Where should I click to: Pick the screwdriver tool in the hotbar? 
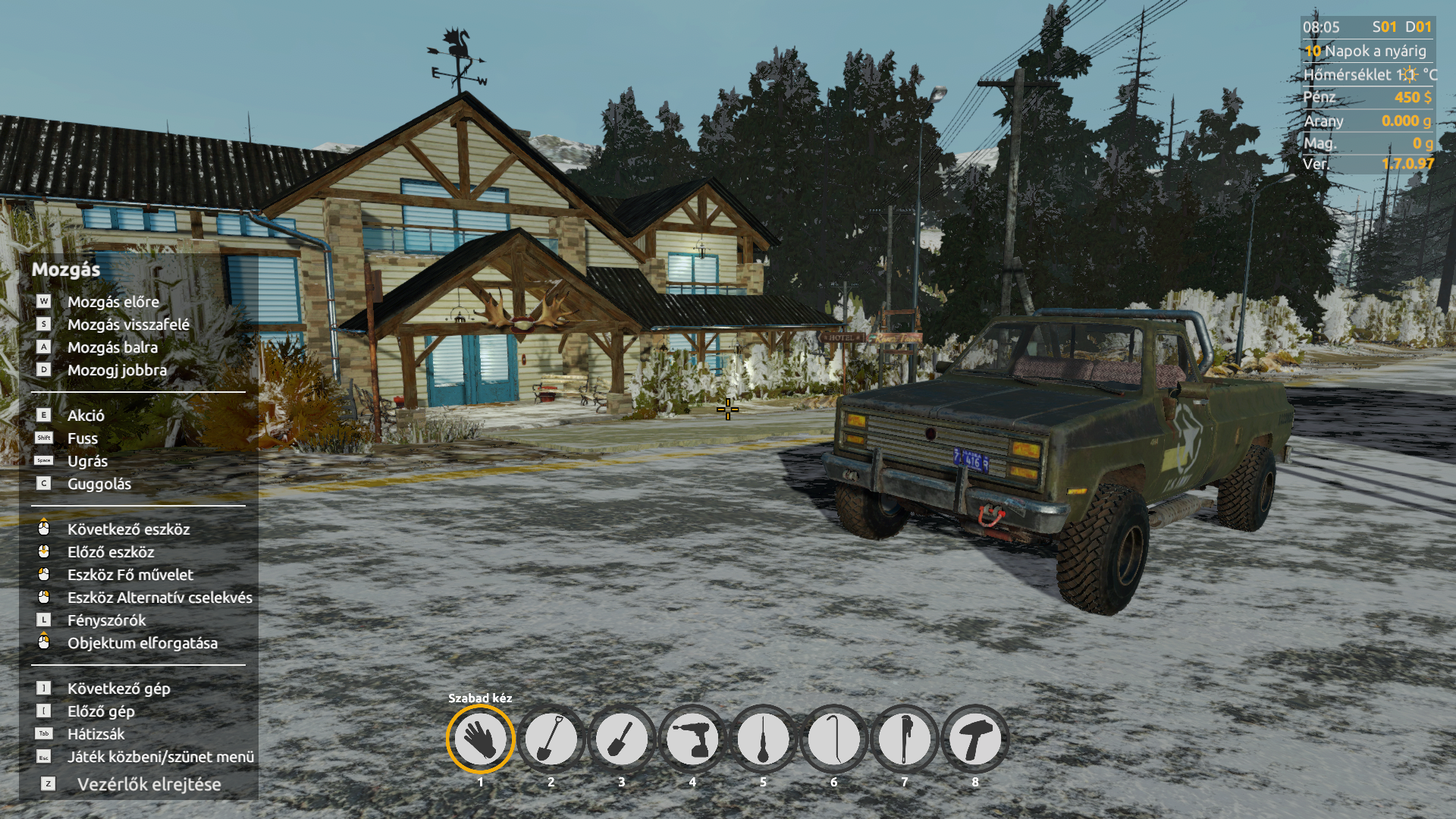click(x=763, y=739)
